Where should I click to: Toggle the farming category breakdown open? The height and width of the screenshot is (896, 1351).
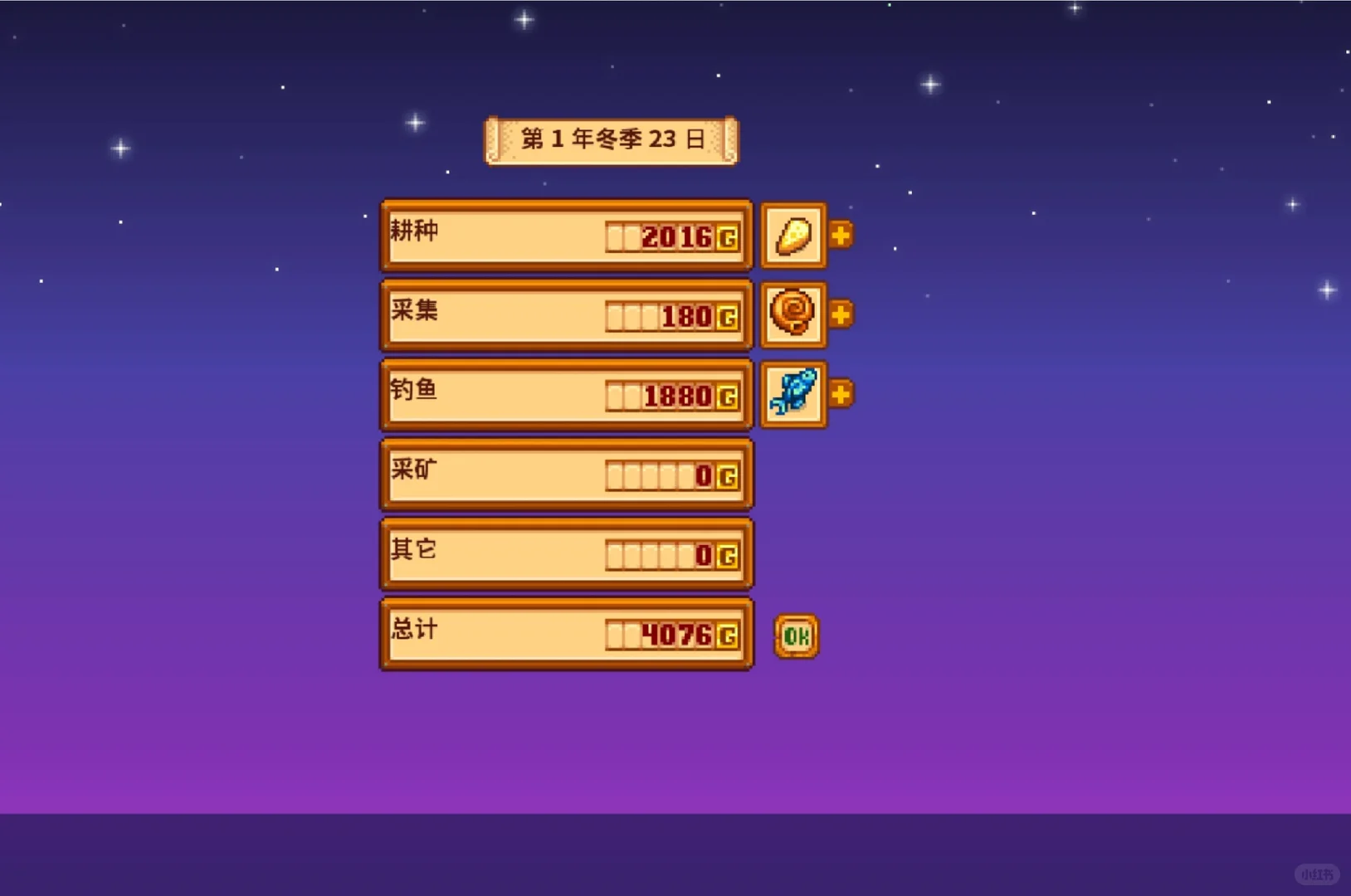point(841,235)
